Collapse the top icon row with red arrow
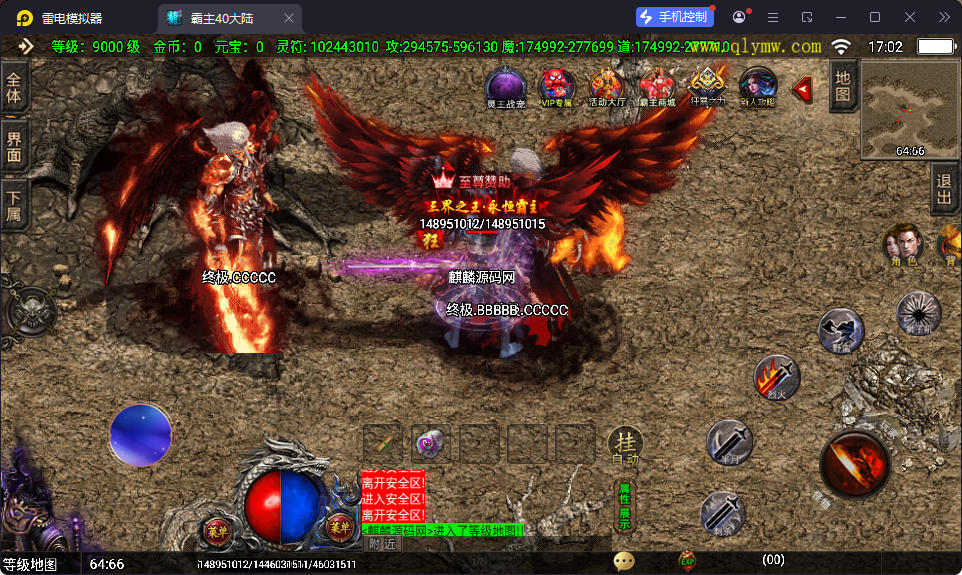 (802, 90)
